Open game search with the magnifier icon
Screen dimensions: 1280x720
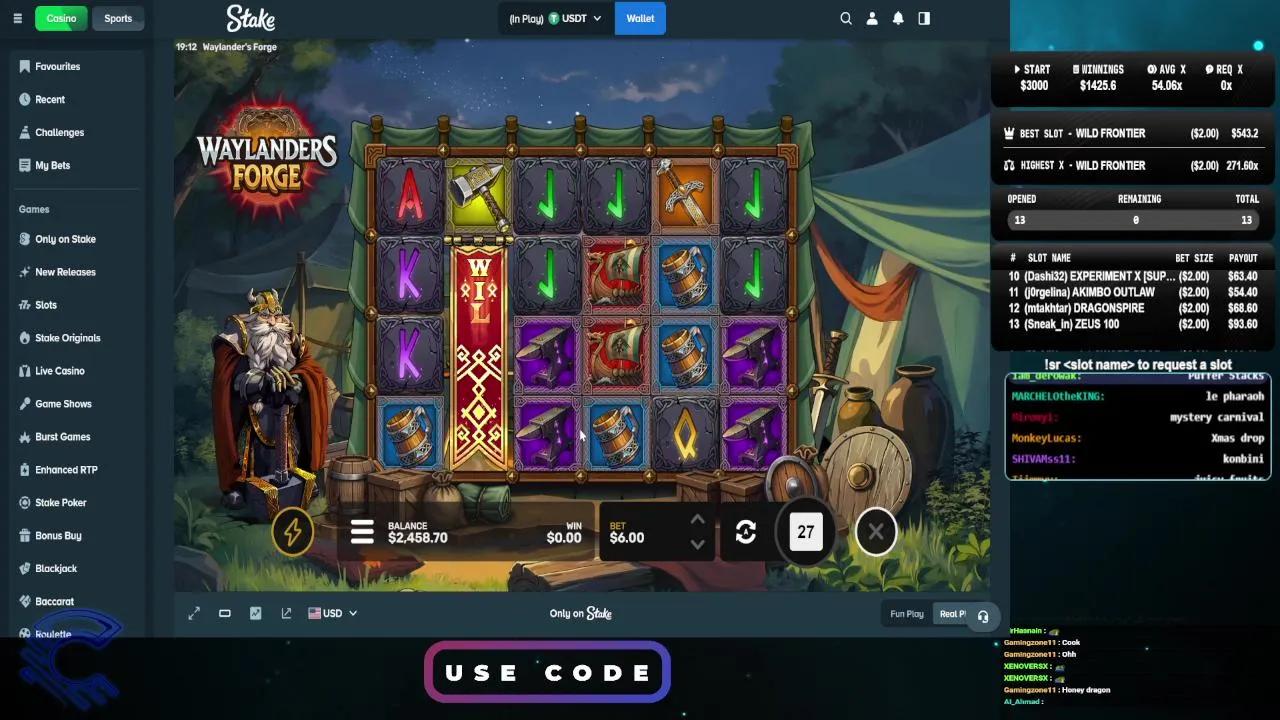(845, 18)
